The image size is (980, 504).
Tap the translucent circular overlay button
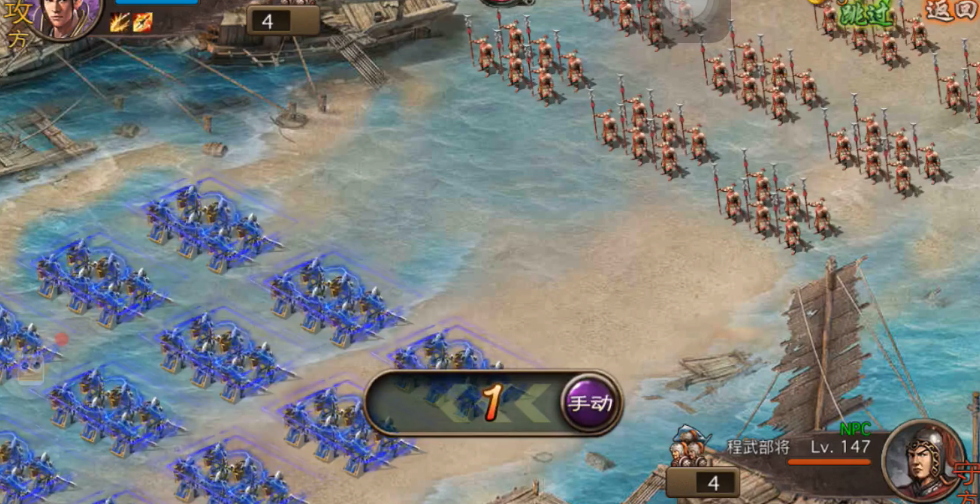[x=694, y=14]
